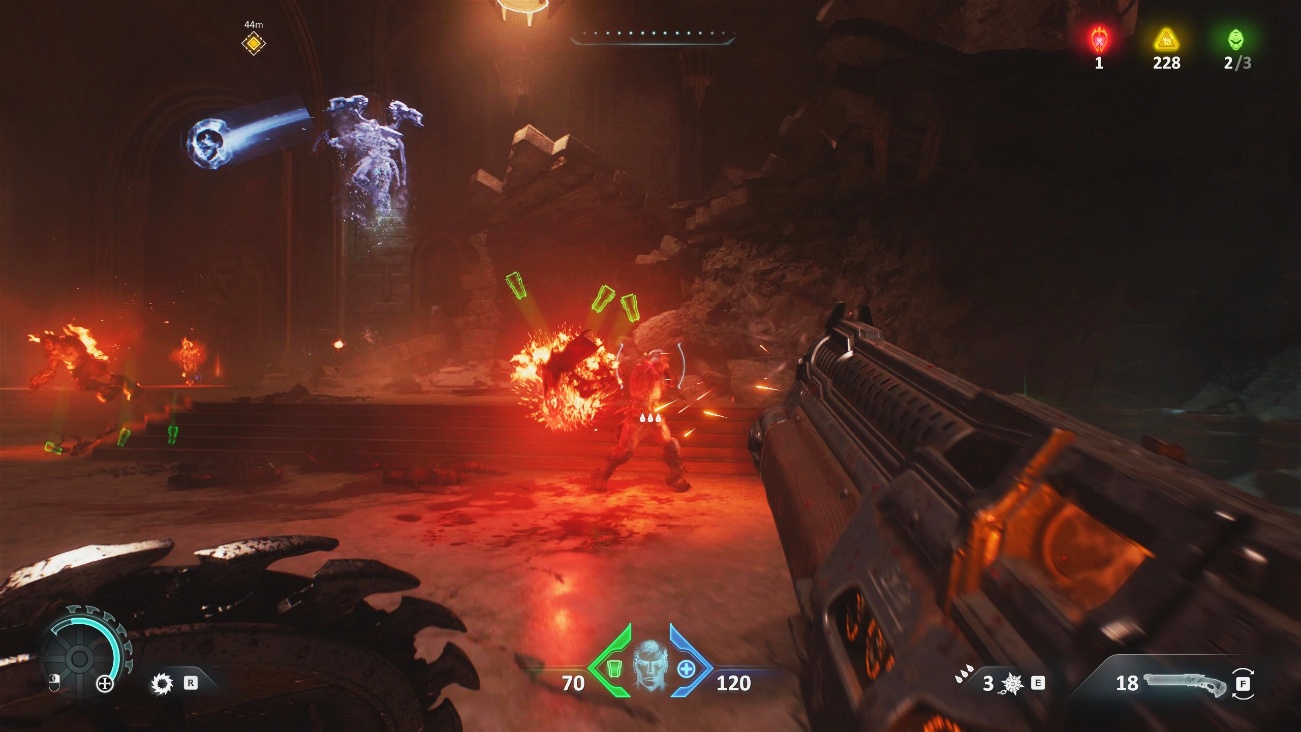
Task: Click the yellow objective waypoint marker
Action: click(254, 43)
